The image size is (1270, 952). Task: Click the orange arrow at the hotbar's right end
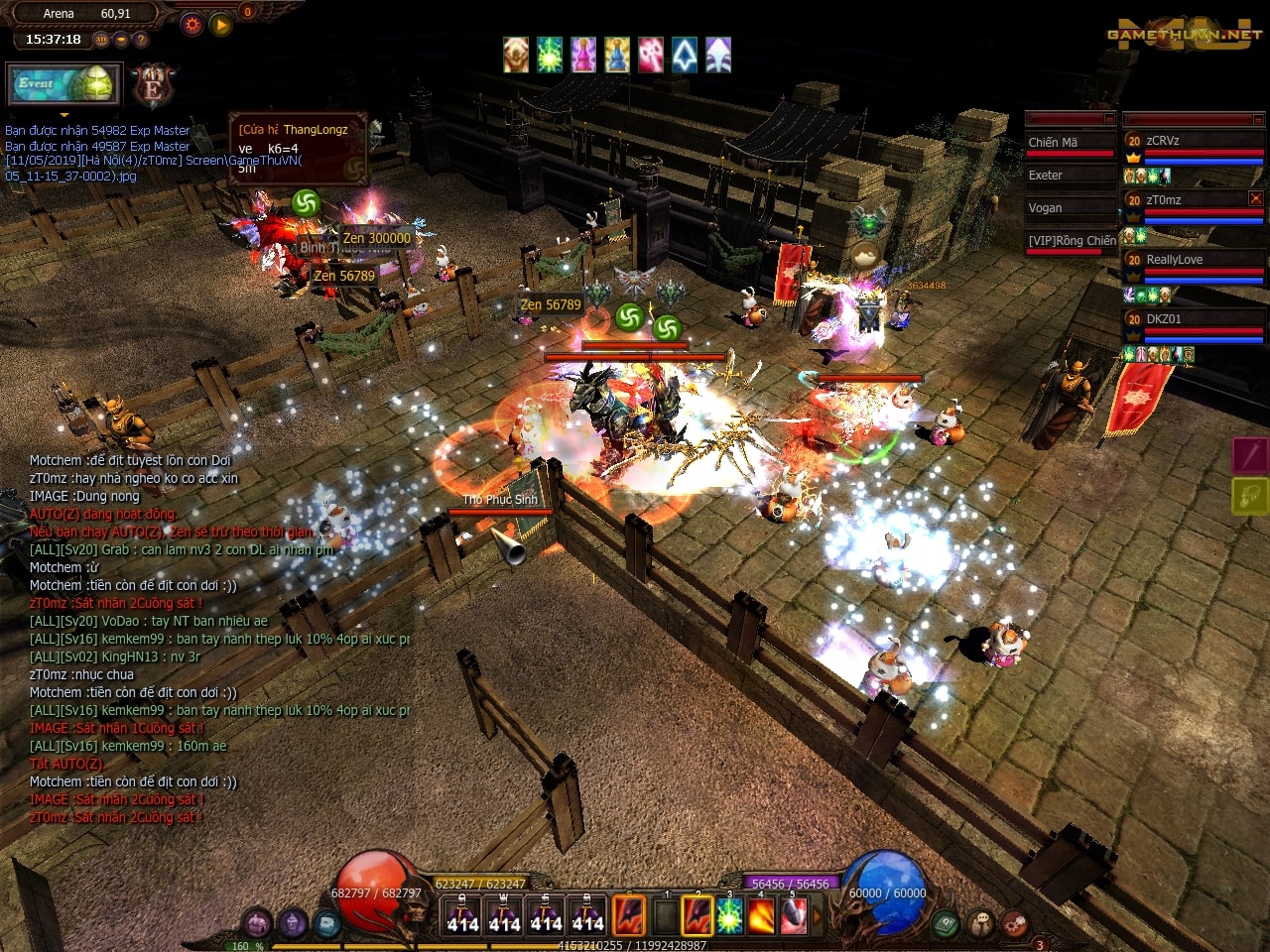[817, 914]
